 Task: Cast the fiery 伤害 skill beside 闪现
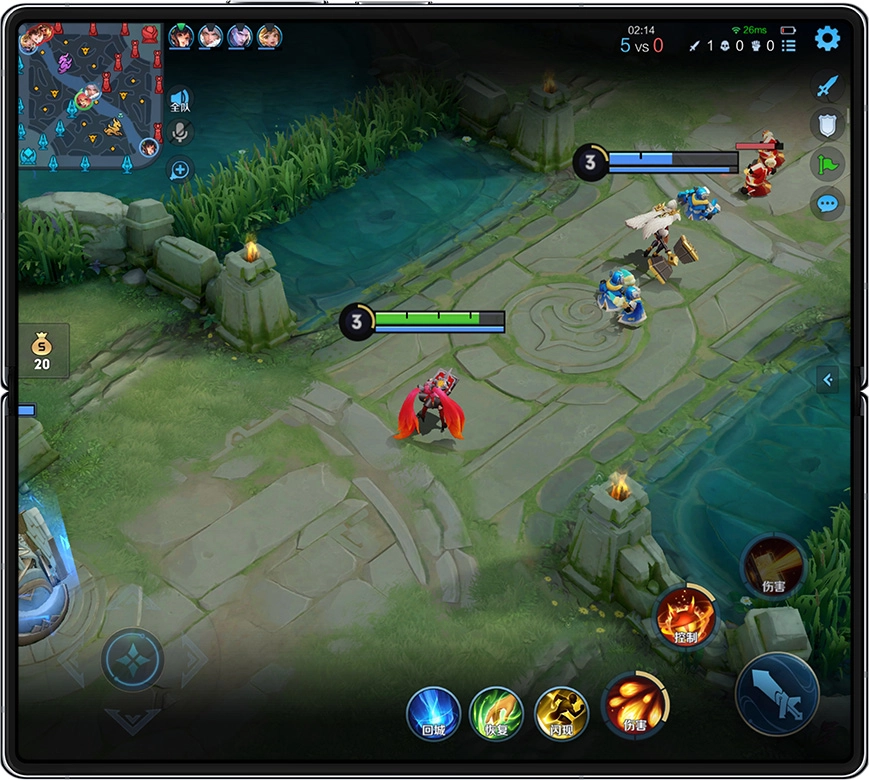click(x=635, y=705)
